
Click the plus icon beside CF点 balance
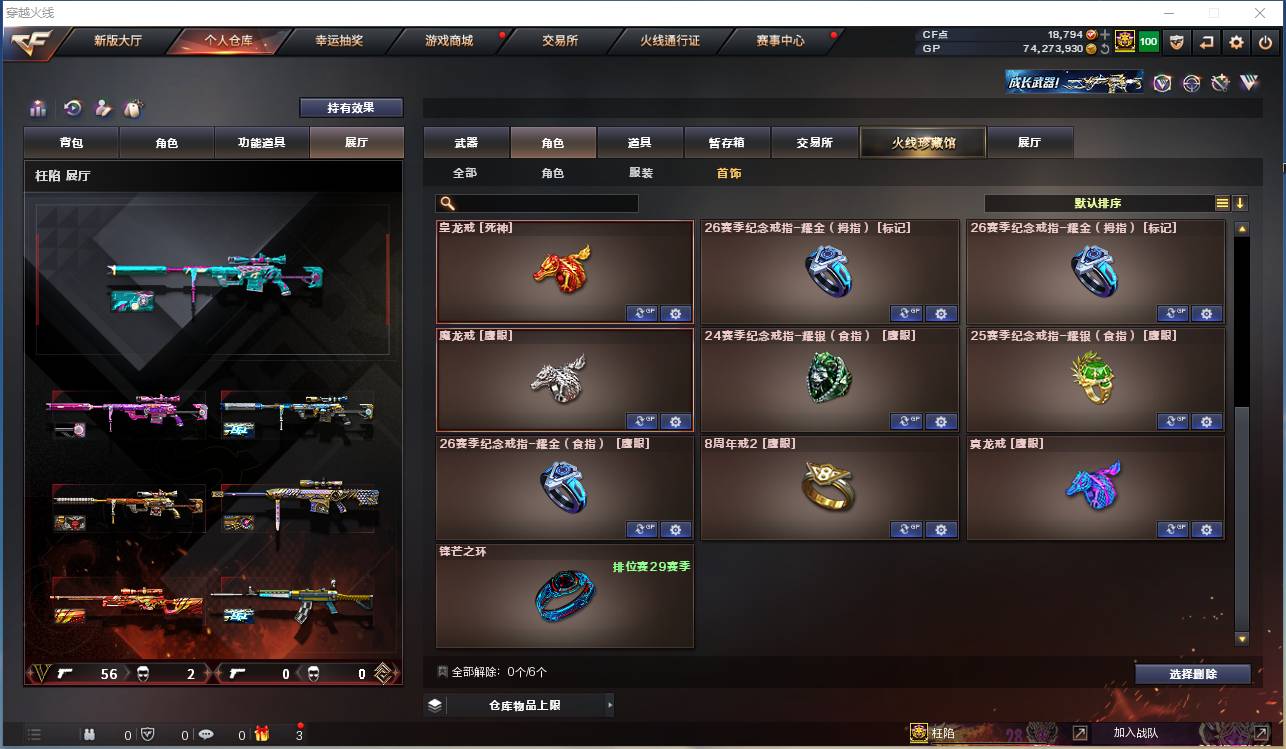click(1105, 33)
